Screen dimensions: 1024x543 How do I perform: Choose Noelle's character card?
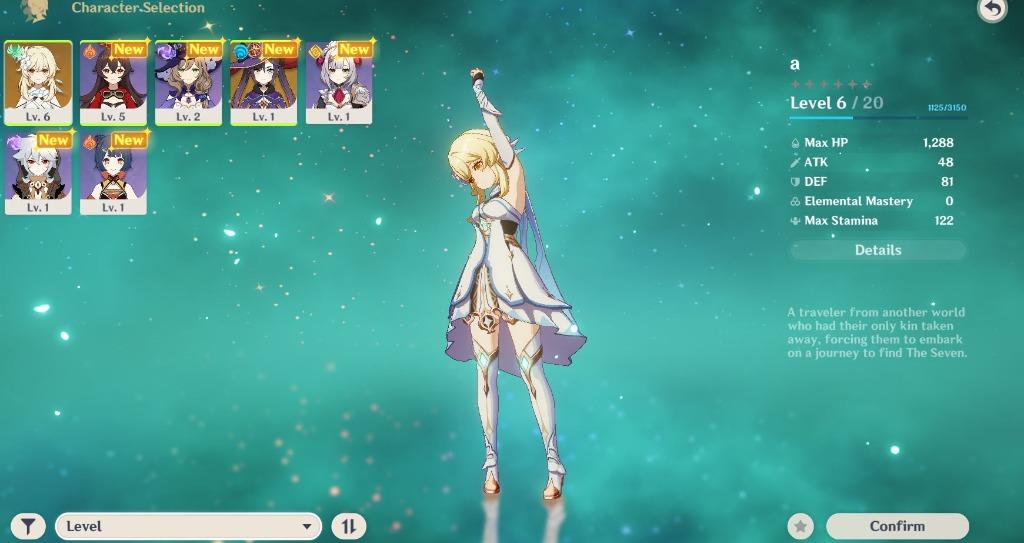point(339,82)
